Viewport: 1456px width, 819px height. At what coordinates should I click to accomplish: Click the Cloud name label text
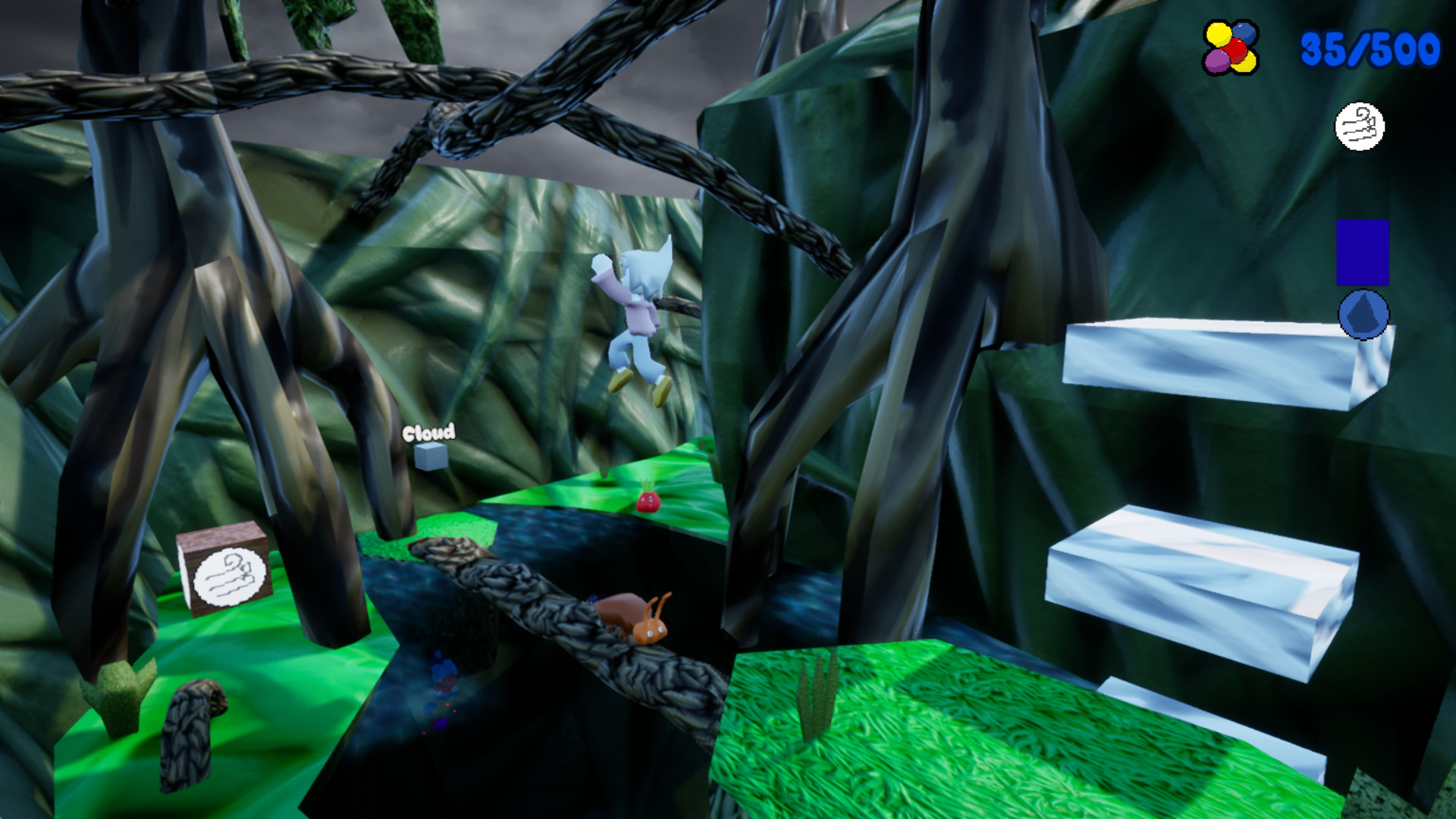click(428, 434)
